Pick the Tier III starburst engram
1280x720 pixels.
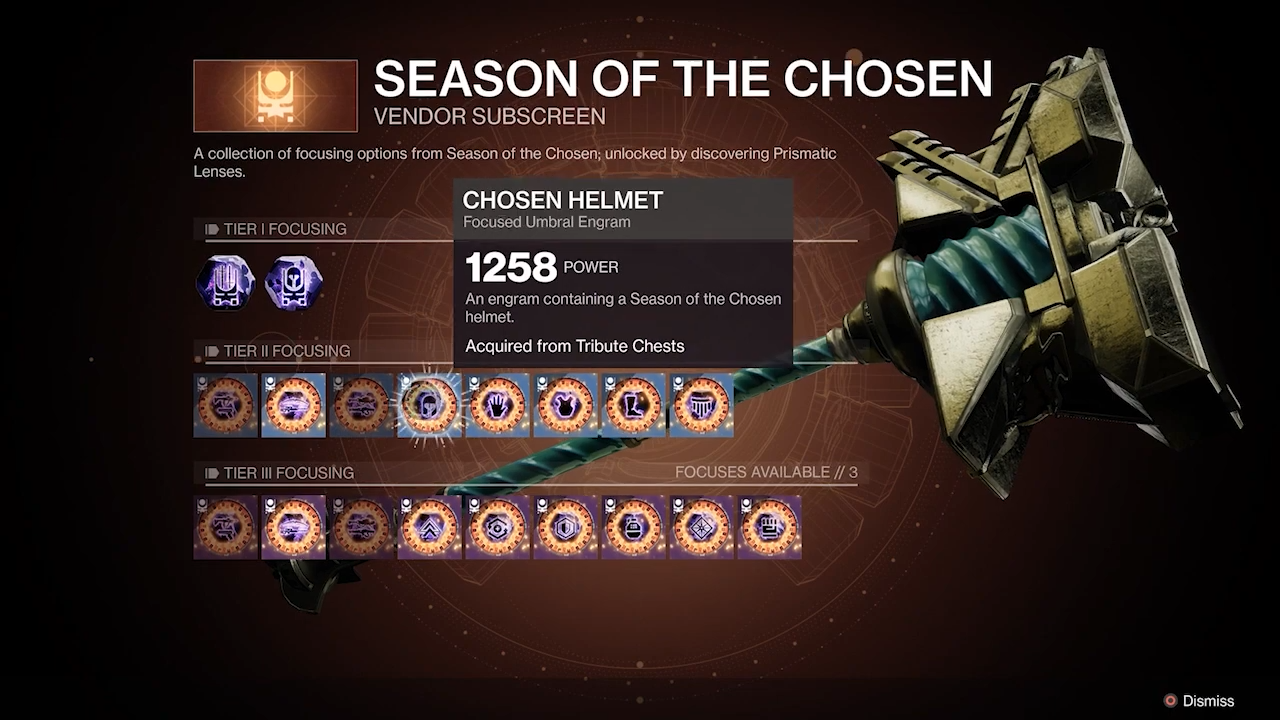pos(701,528)
